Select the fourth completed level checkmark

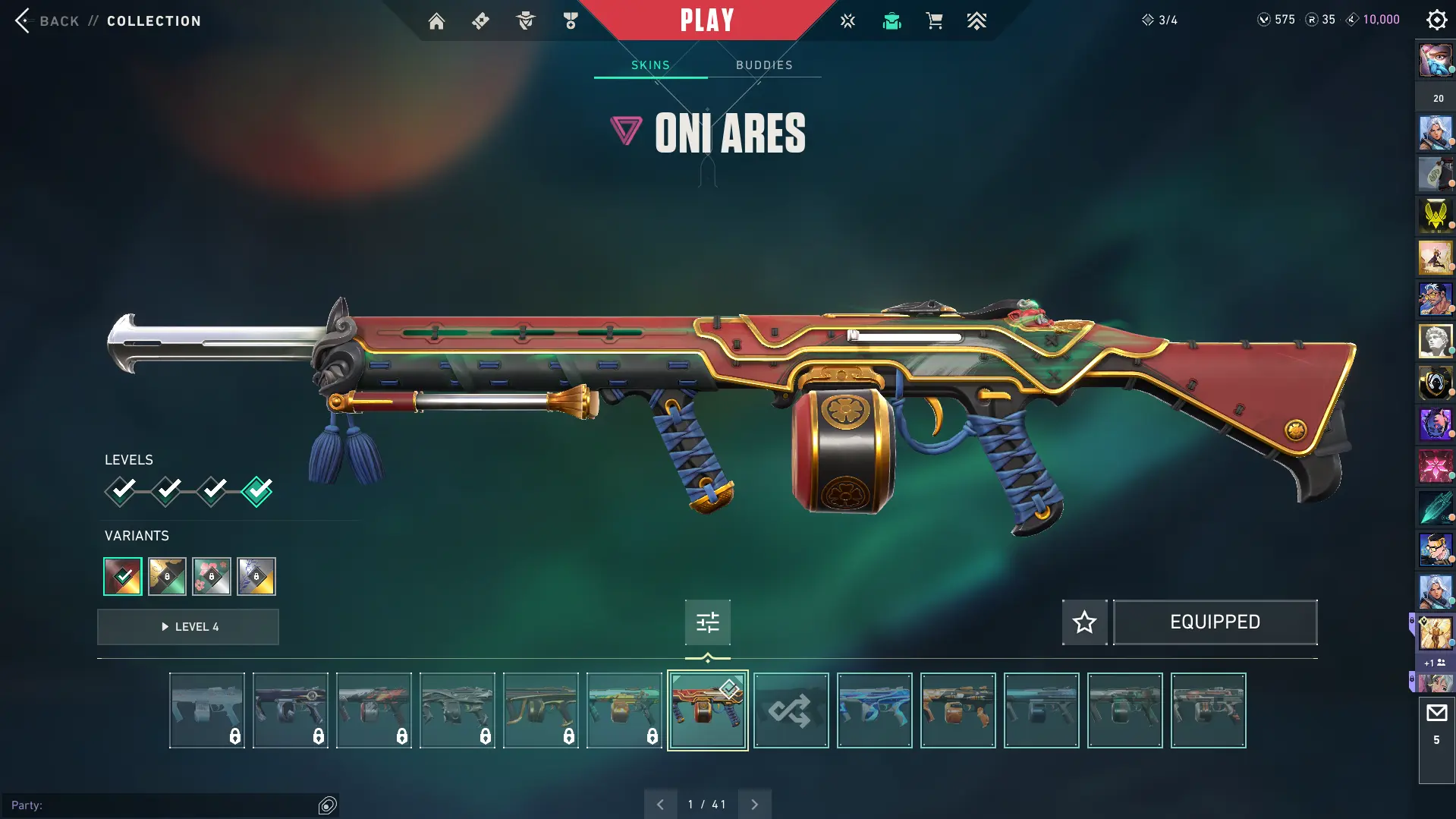coord(257,491)
